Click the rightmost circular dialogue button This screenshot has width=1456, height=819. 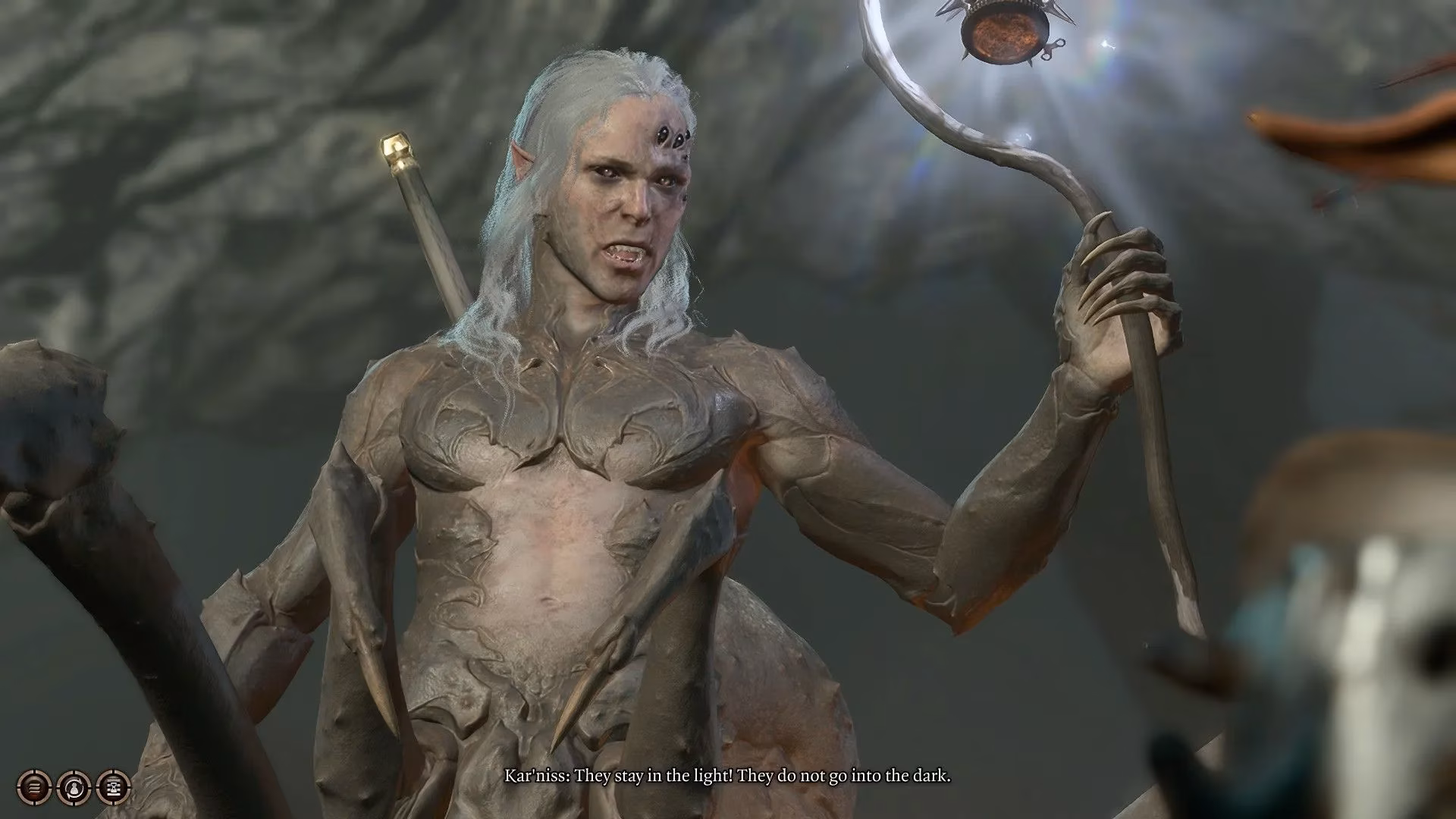pyautogui.click(x=112, y=786)
